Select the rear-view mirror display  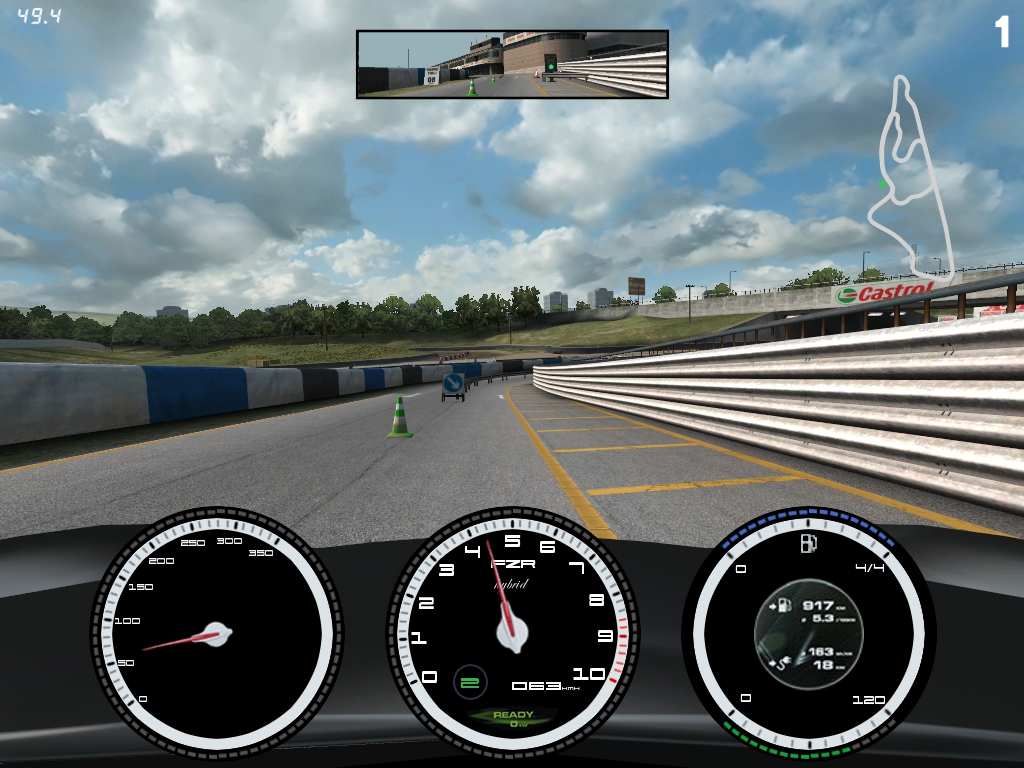tap(512, 64)
